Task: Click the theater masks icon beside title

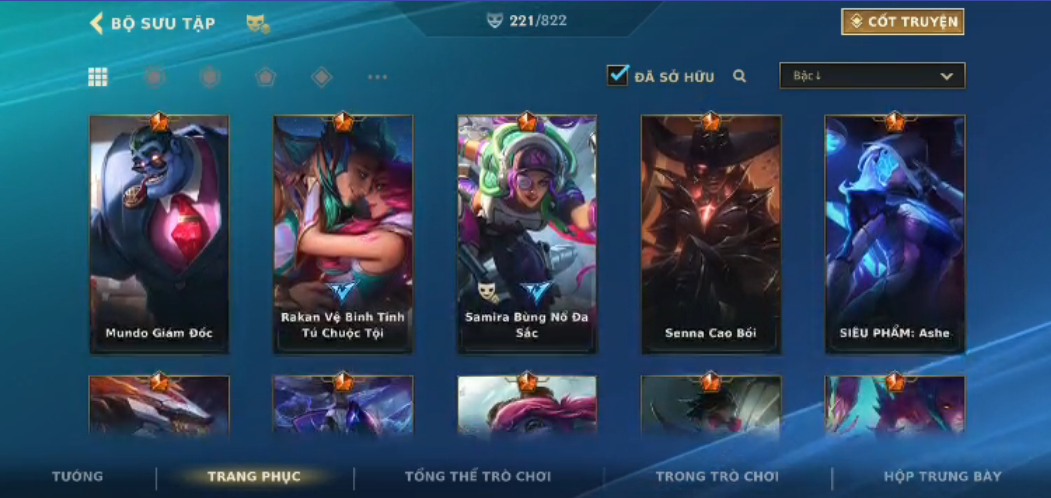Action: tap(258, 23)
